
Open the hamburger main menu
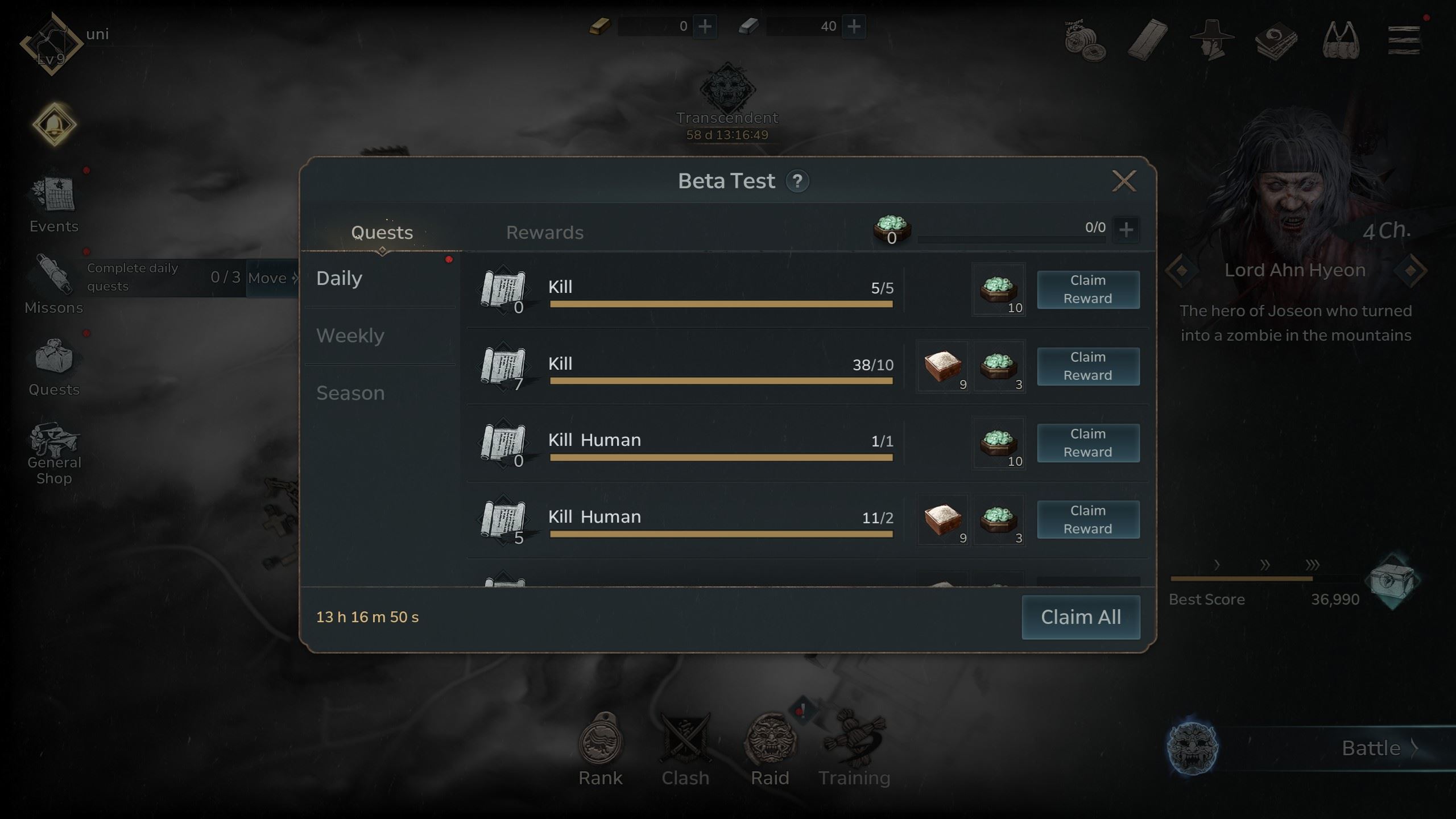1404,40
